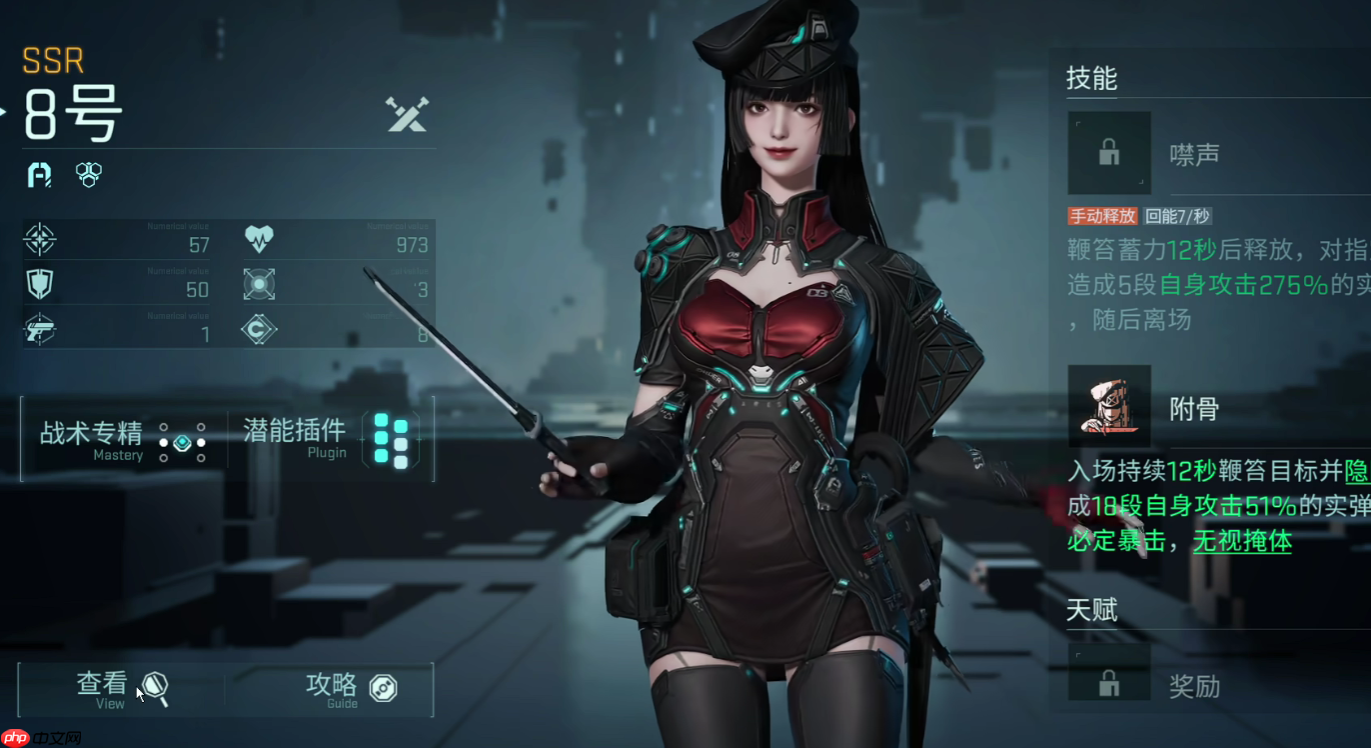The width and height of the screenshot is (1371, 748).
Task: Click the shield defense icon showing 50
Action: click(39, 285)
